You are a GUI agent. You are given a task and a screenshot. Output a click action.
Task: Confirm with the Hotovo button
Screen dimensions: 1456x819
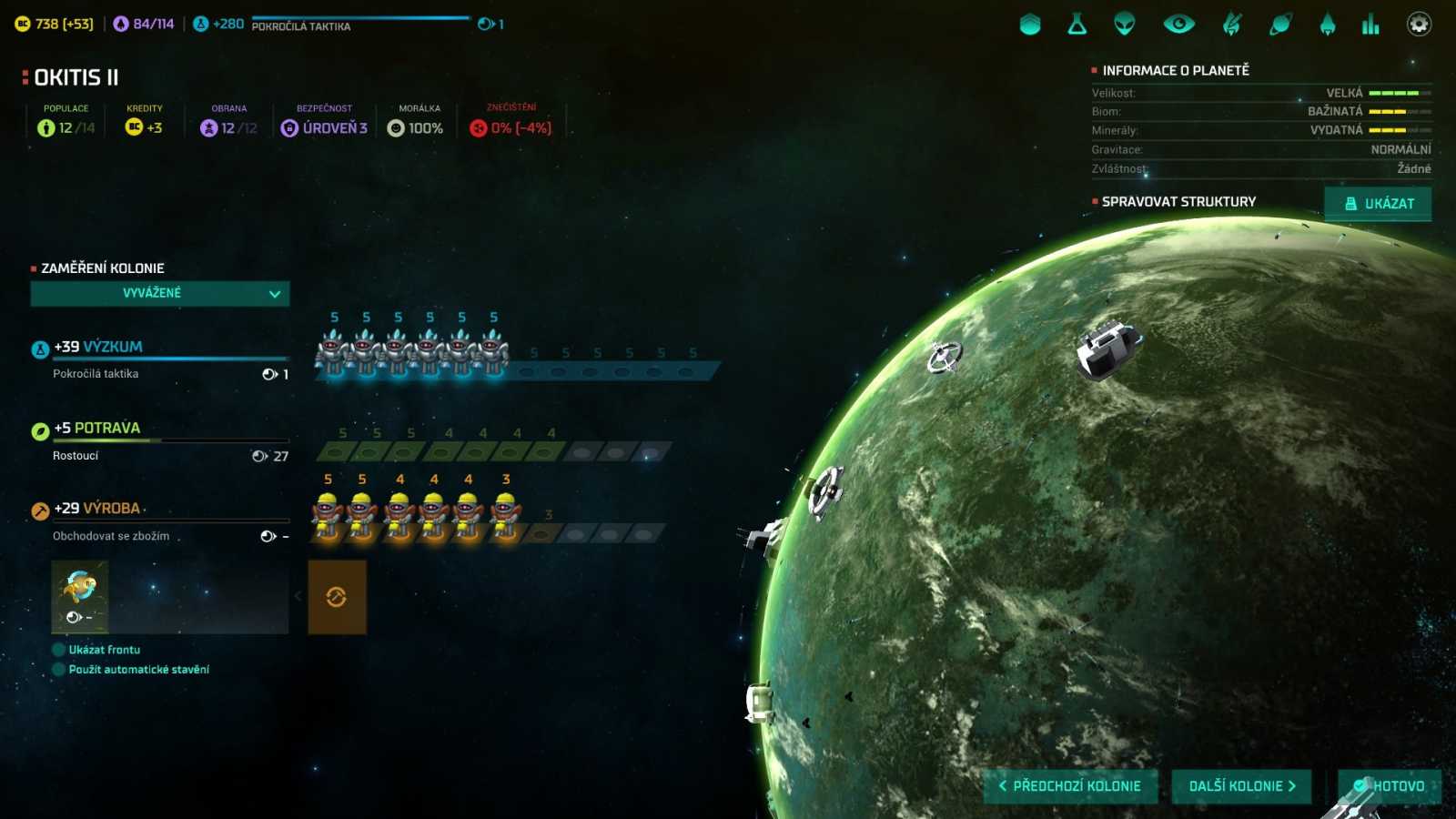[x=1390, y=786]
